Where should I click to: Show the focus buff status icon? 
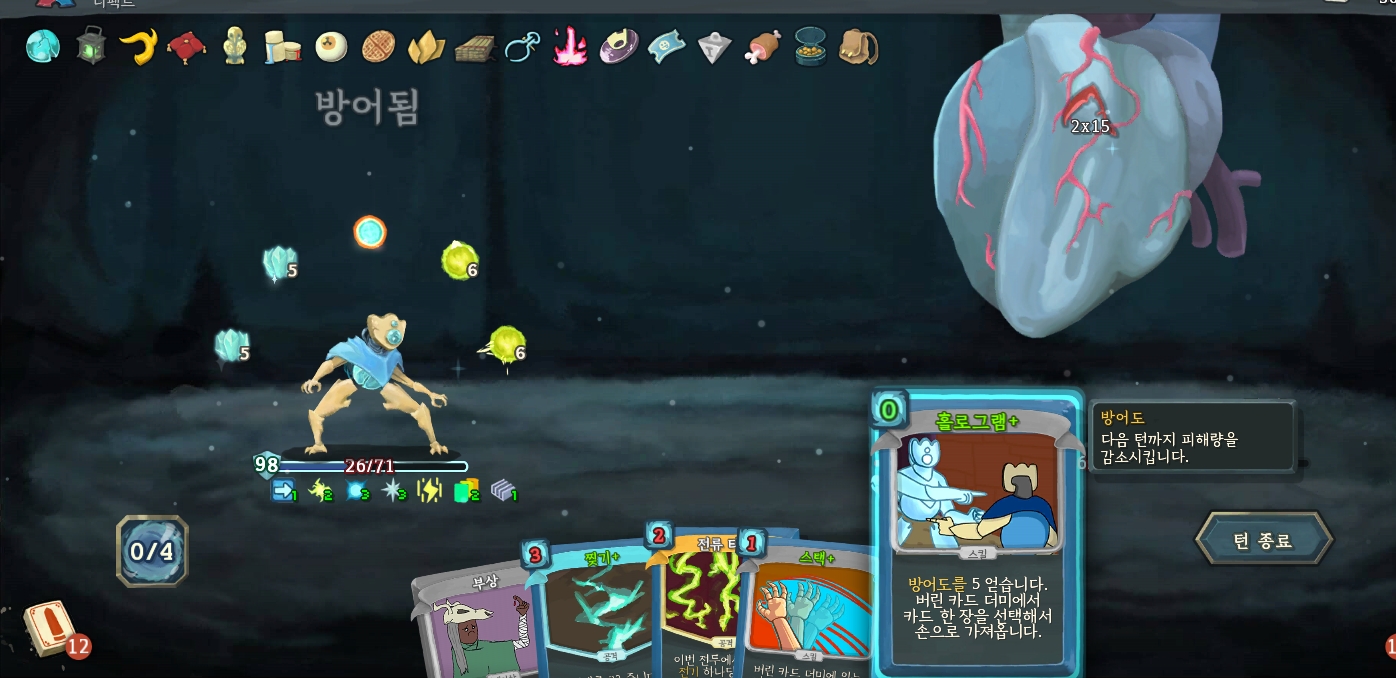coord(357,490)
